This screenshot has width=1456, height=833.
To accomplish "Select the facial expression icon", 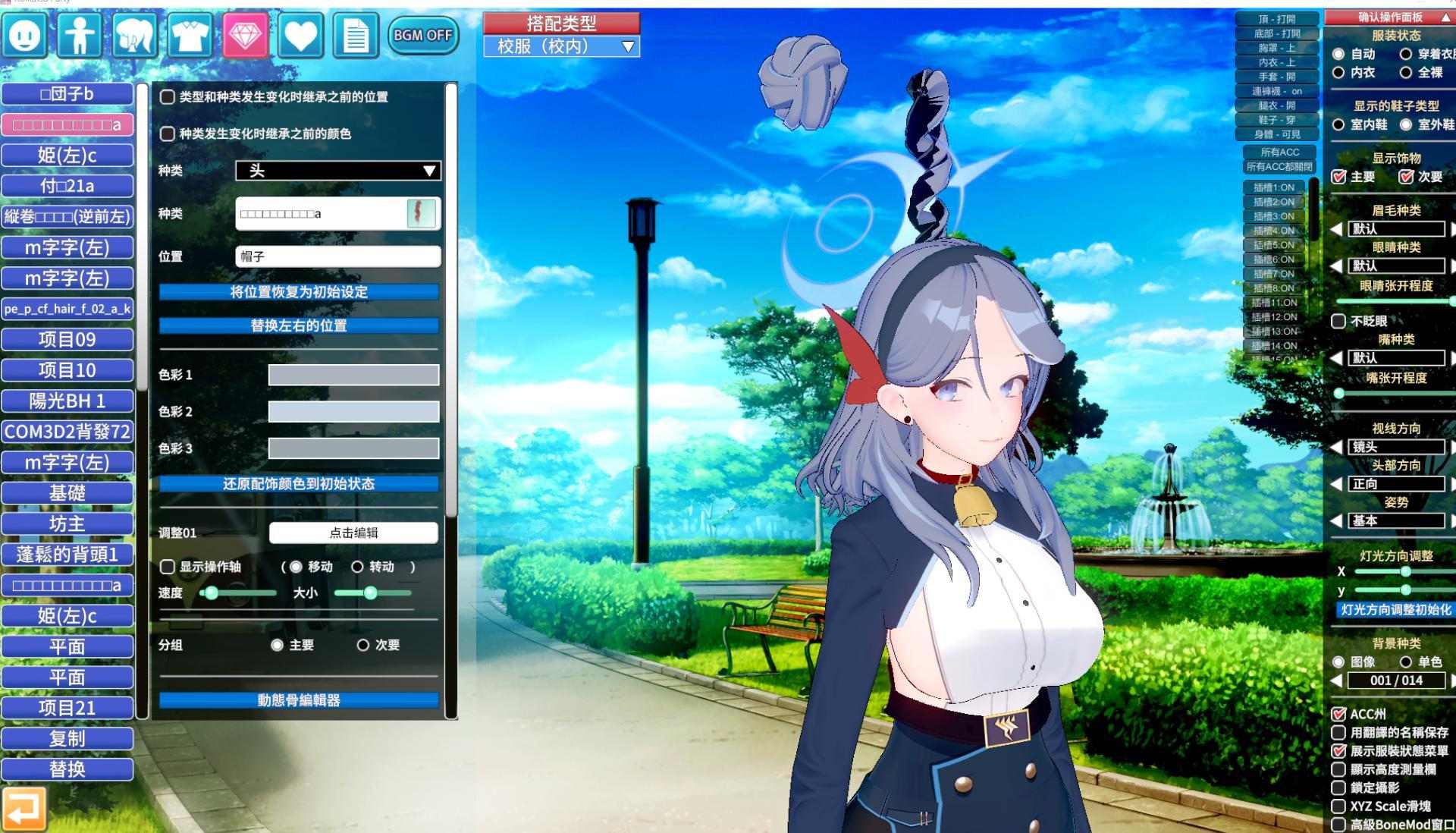I will (23, 36).
